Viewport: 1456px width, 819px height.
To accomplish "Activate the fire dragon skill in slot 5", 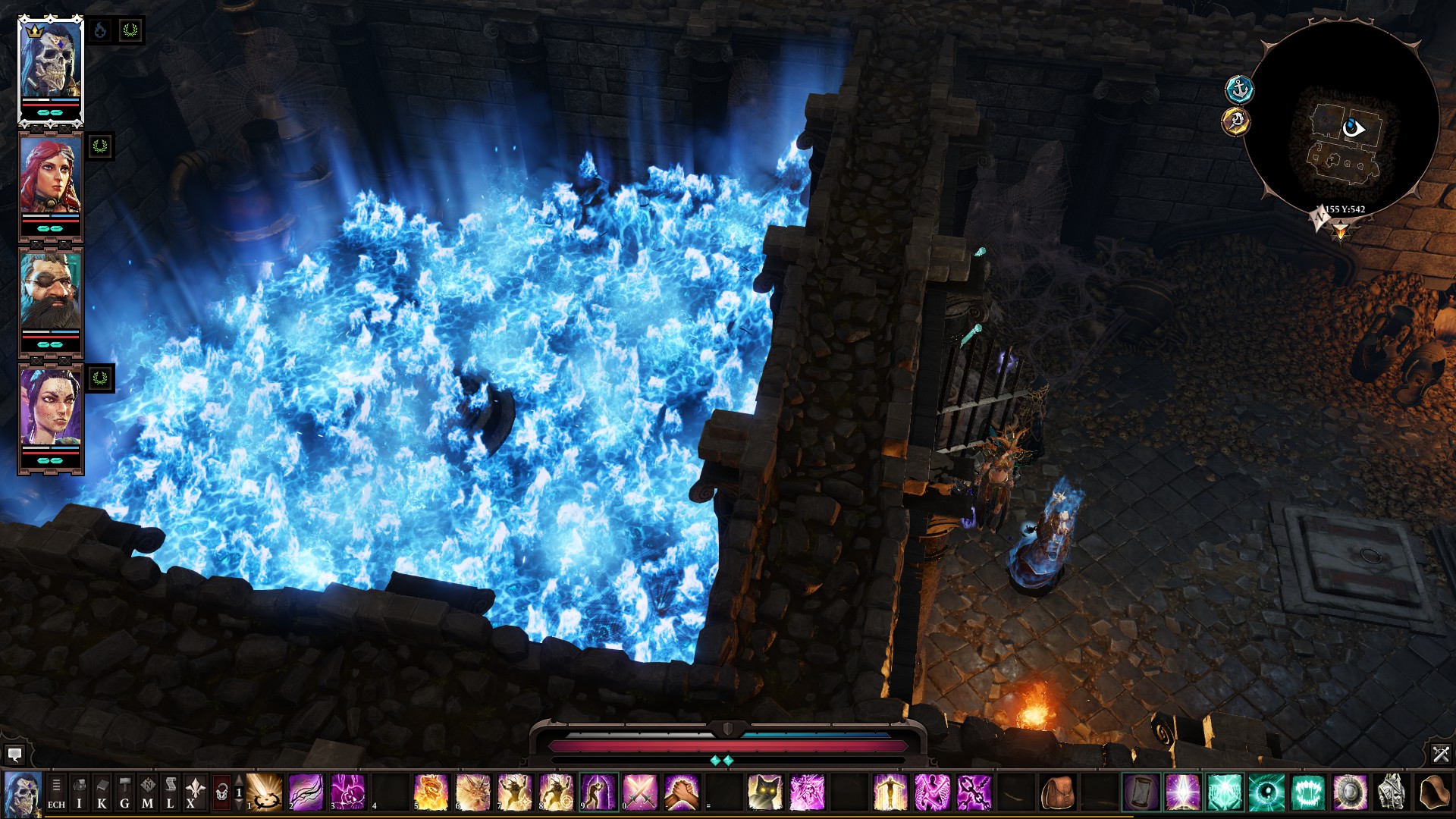I will click(431, 792).
